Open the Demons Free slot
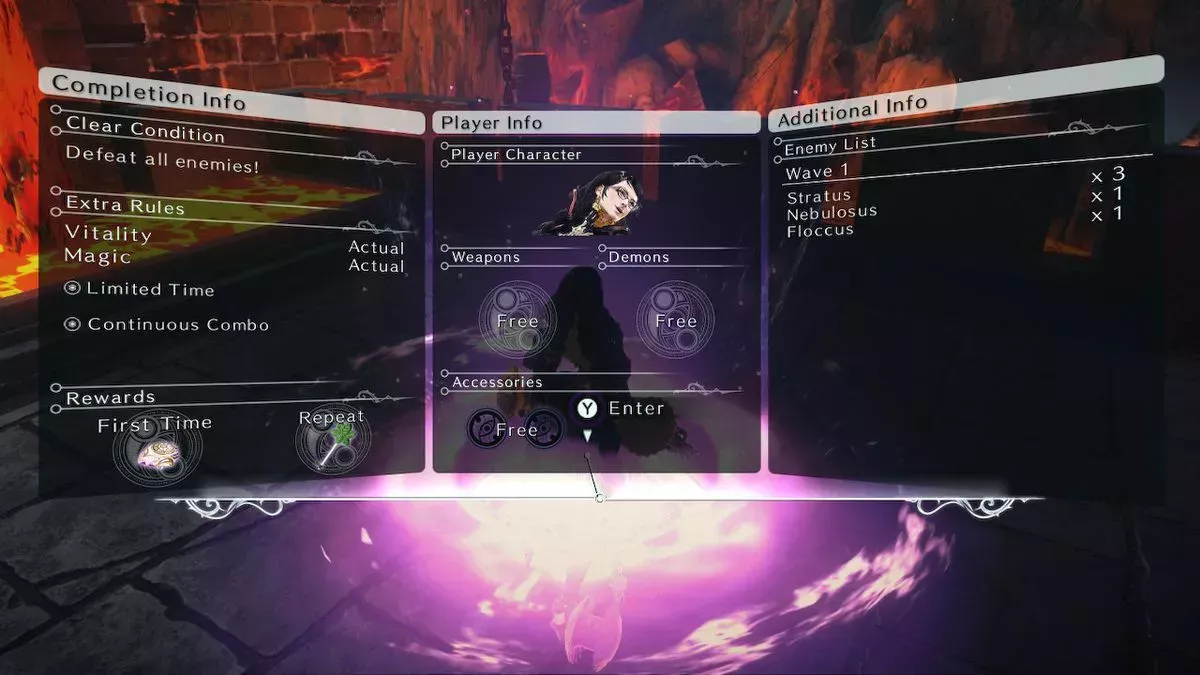 pos(675,320)
